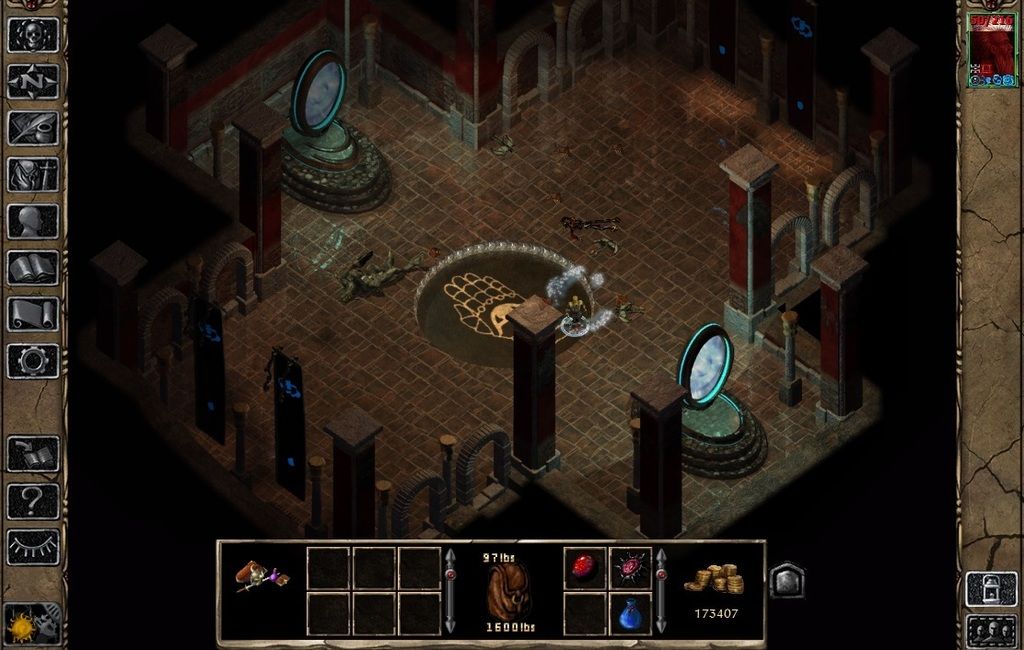Click the skull button in the sidebar

tap(33, 35)
